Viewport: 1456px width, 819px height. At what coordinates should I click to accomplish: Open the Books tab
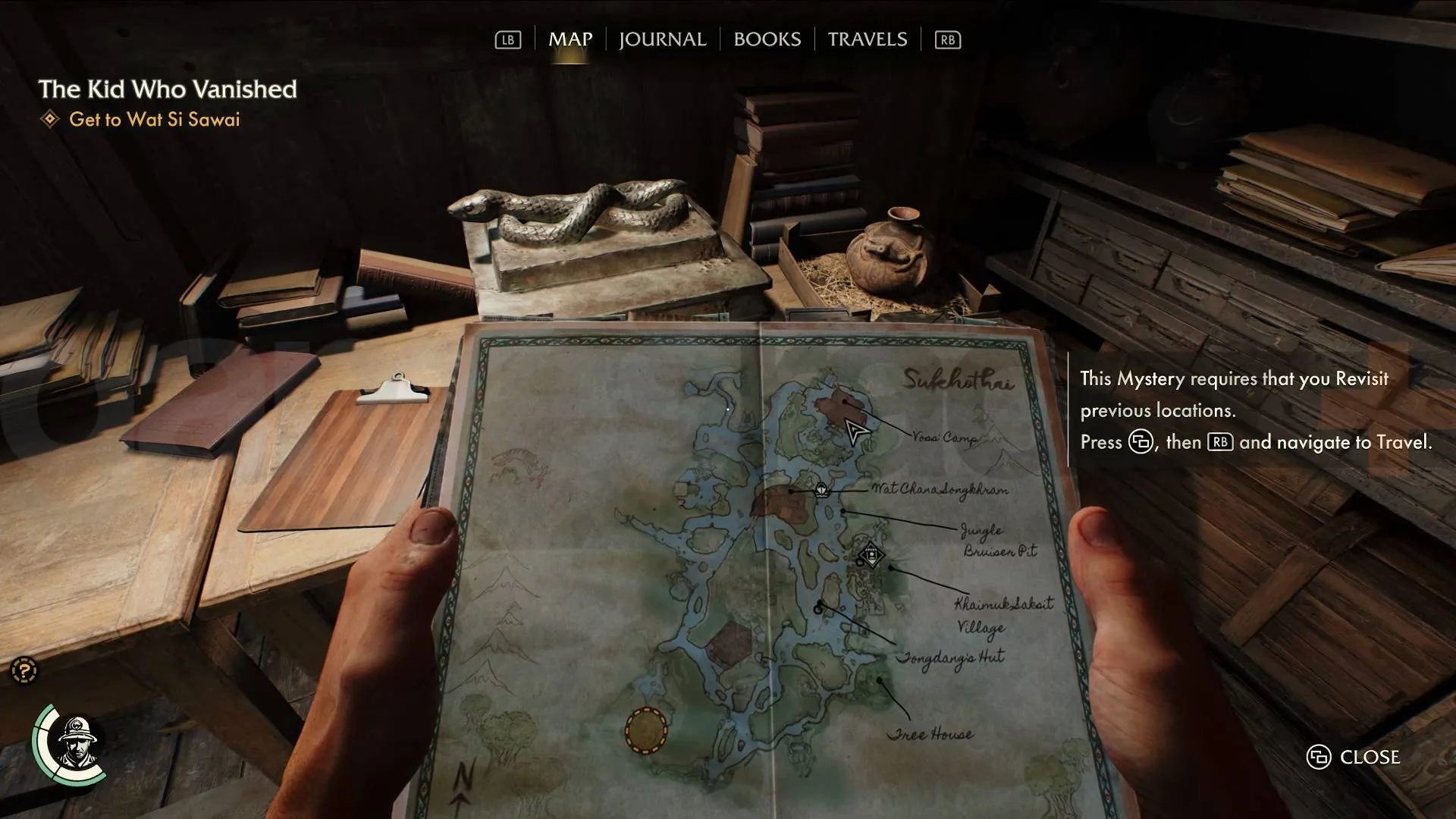(x=767, y=39)
